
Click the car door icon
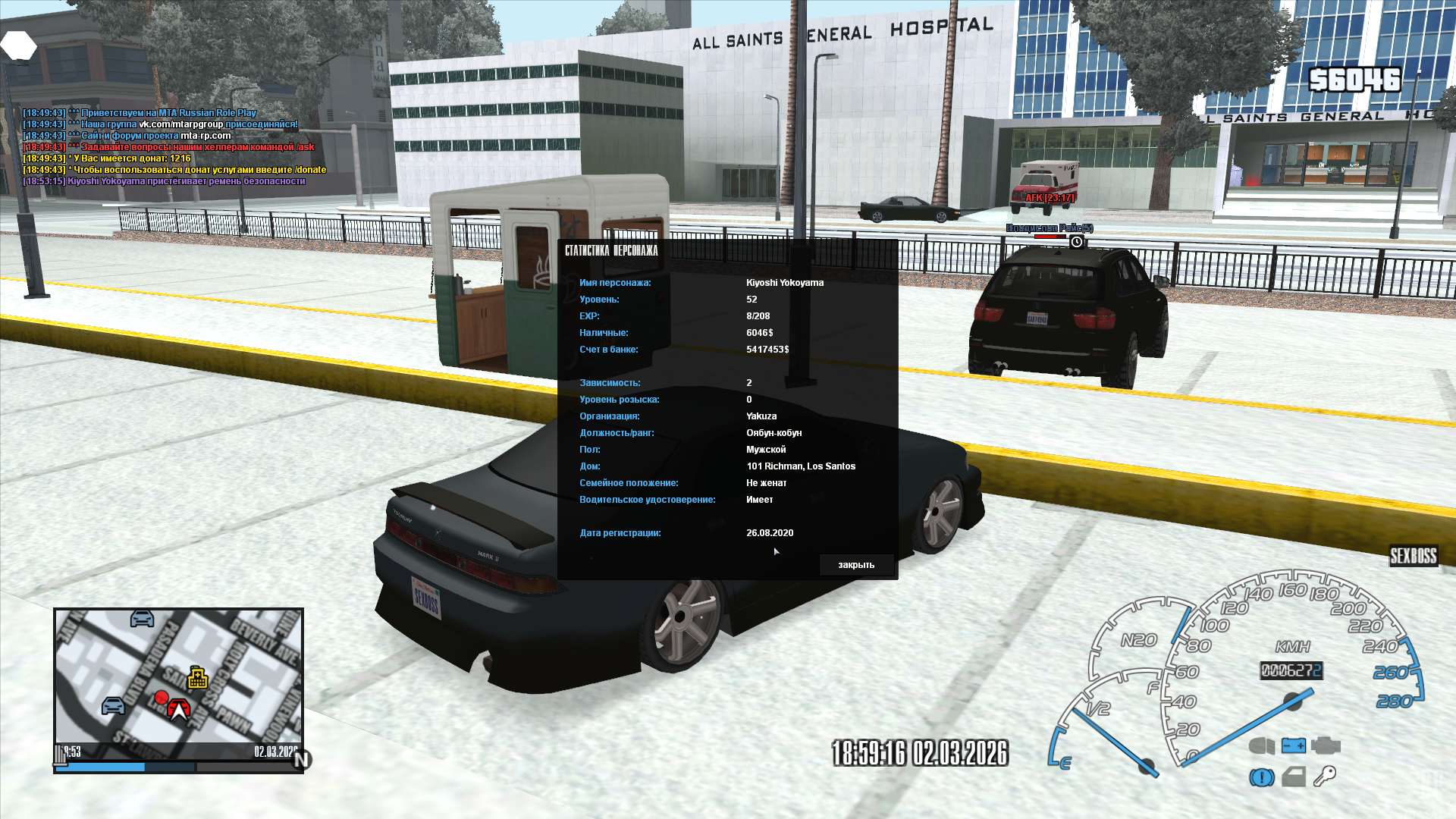(1294, 777)
